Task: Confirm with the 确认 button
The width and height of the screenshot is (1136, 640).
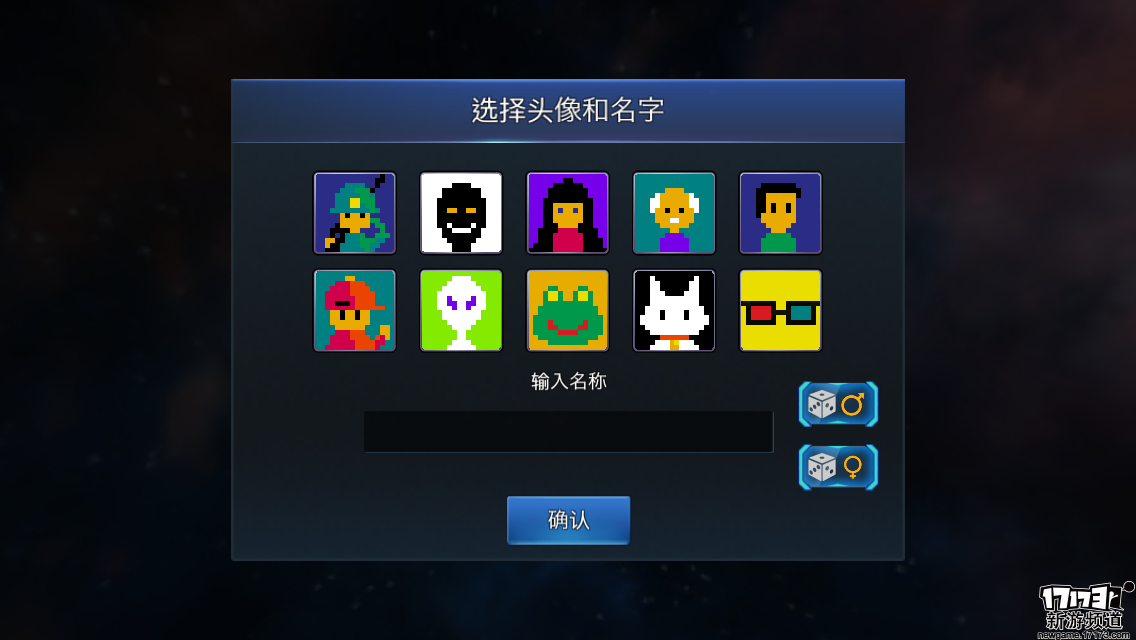Action: (568, 520)
